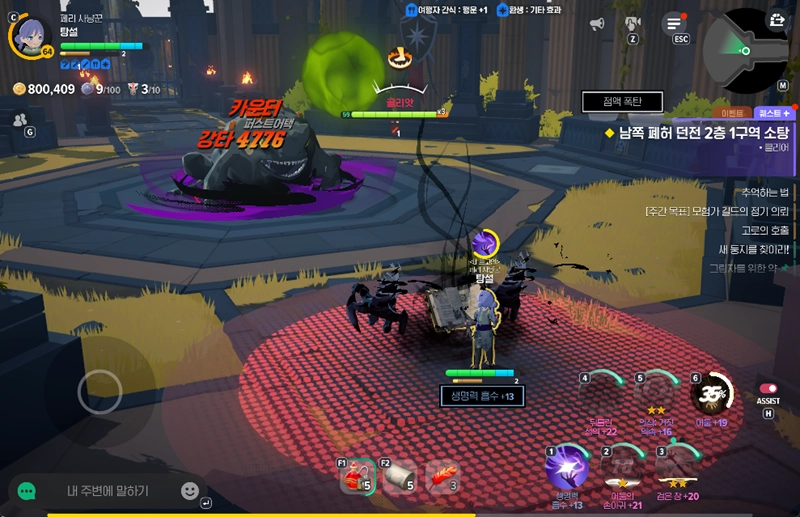Viewport: 800px width, 517px height.
Task: Use the bandage roll item slot
Action: 399,478
